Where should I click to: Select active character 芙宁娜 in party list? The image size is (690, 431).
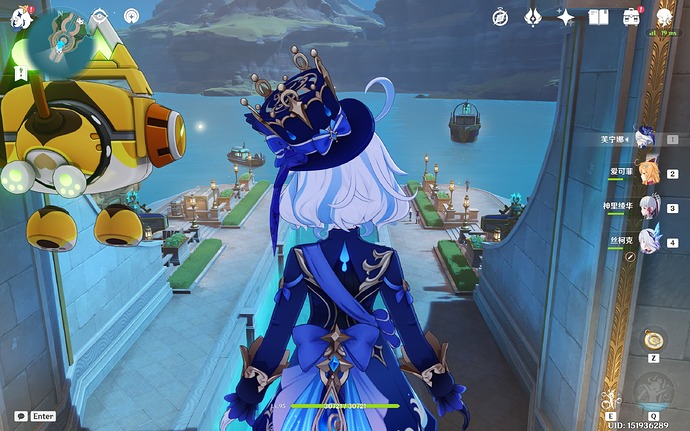[645, 139]
